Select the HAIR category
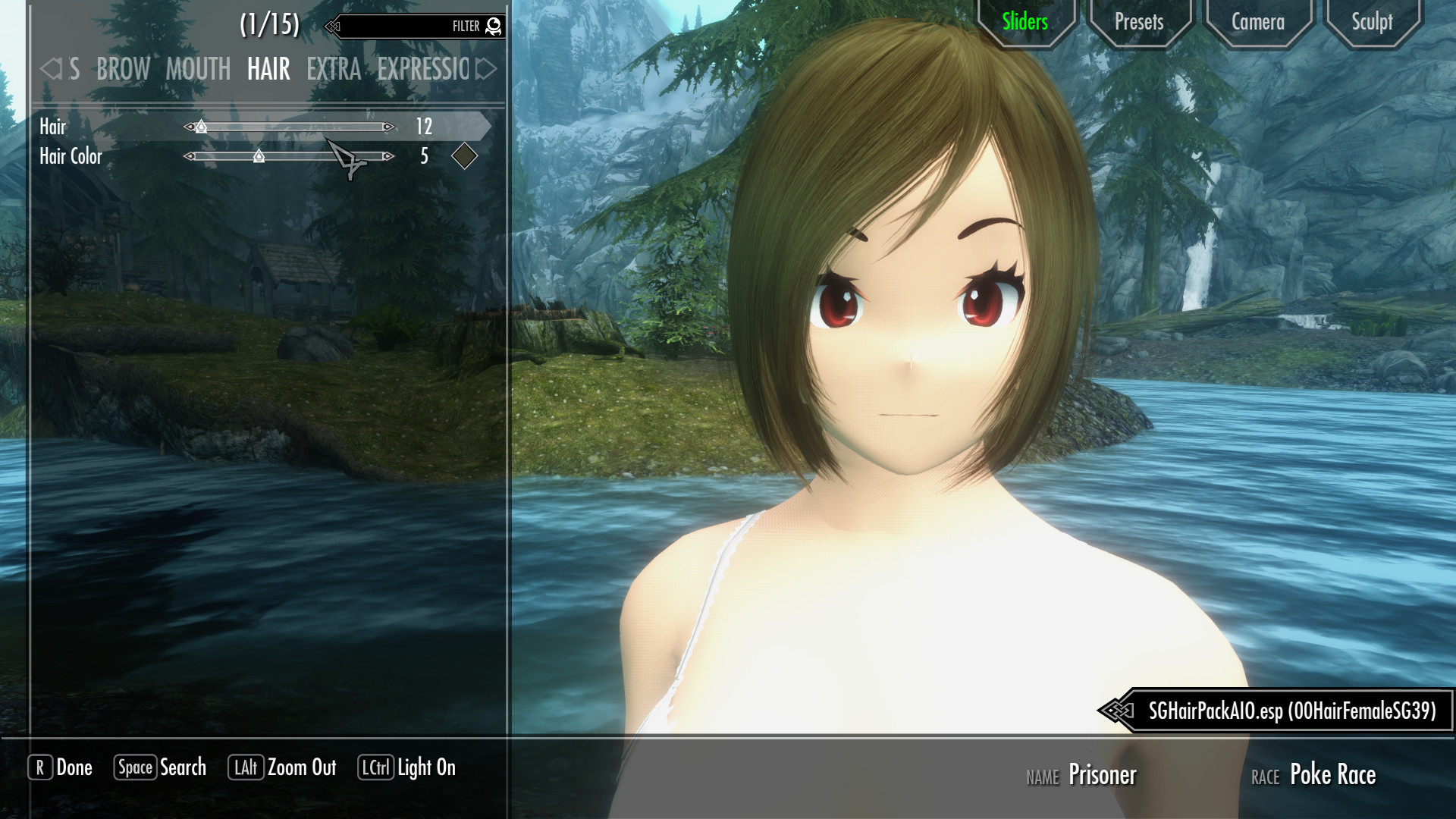Viewport: 1456px width, 819px height. (x=268, y=69)
